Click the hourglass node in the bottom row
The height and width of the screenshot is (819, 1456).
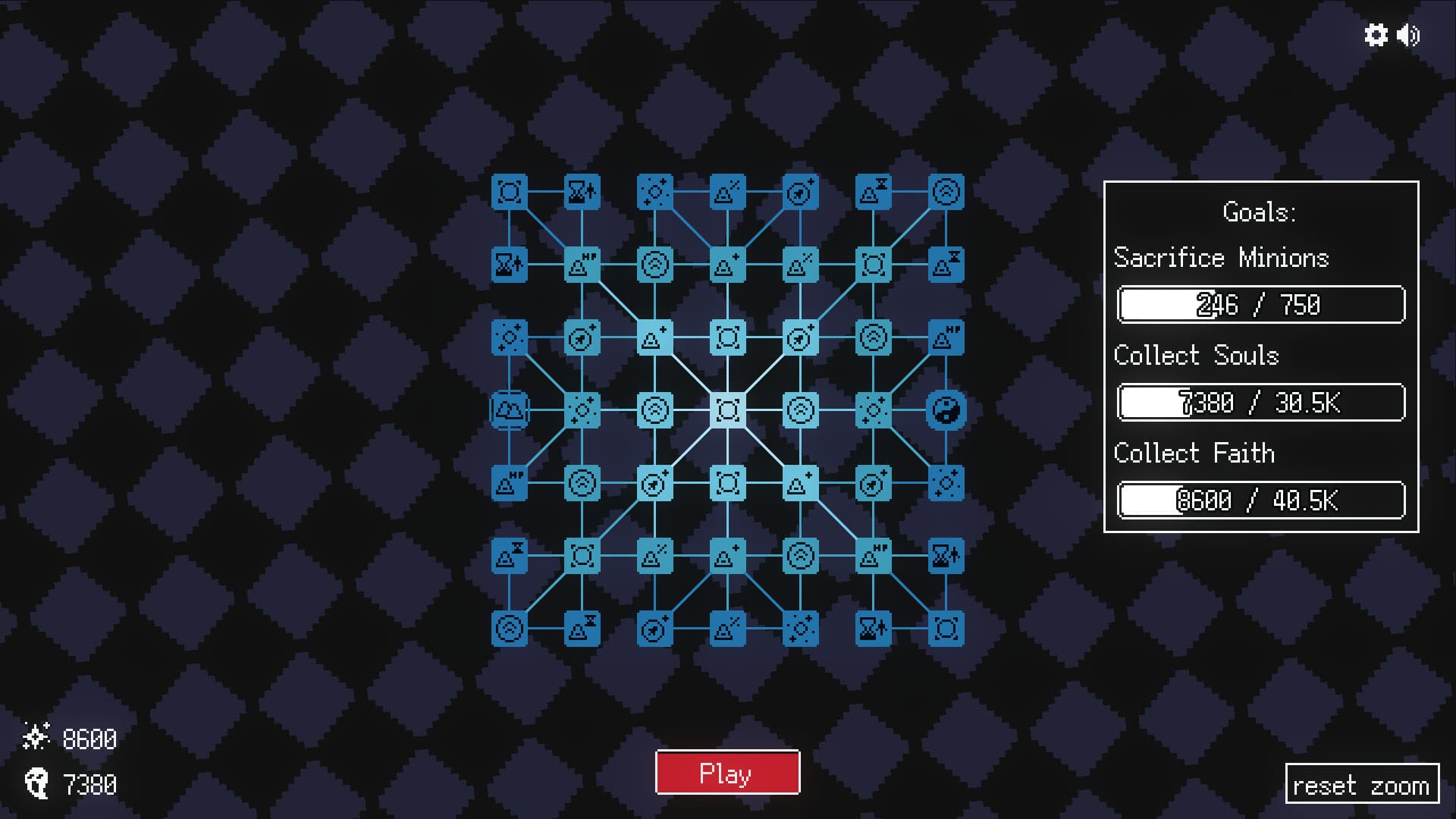pos(873,628)
